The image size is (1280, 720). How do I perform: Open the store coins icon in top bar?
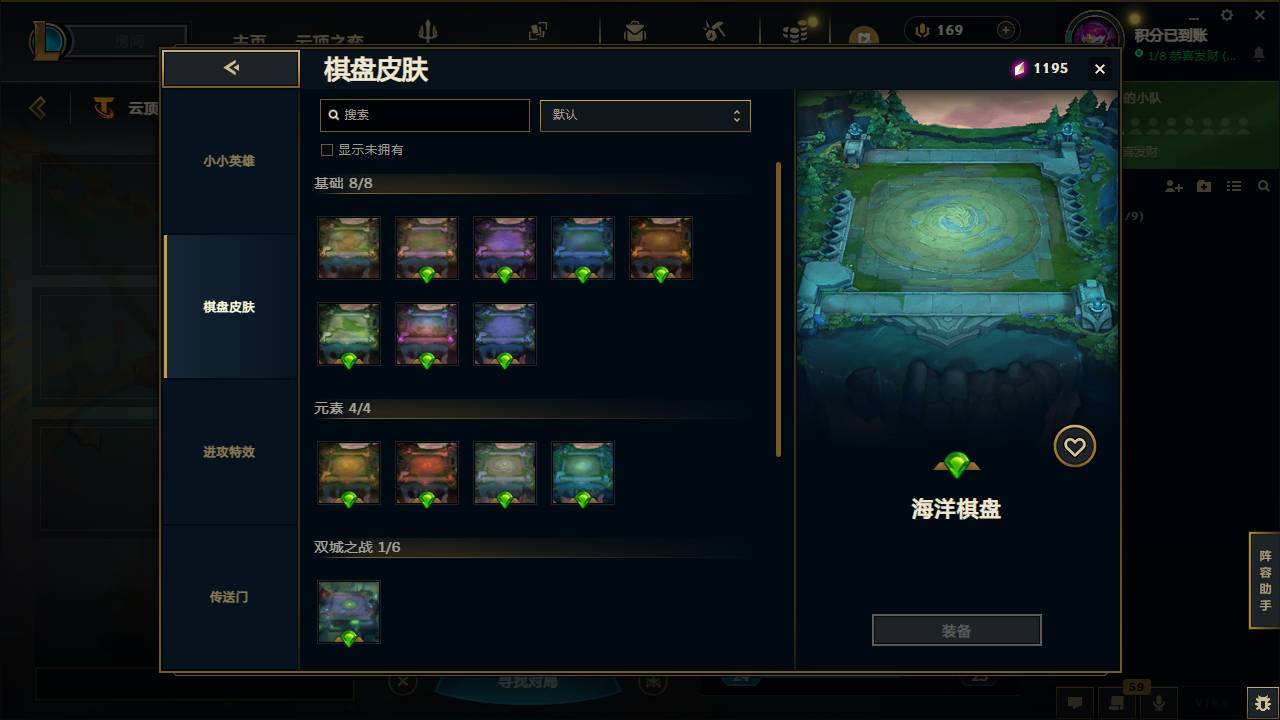[795, 30]
